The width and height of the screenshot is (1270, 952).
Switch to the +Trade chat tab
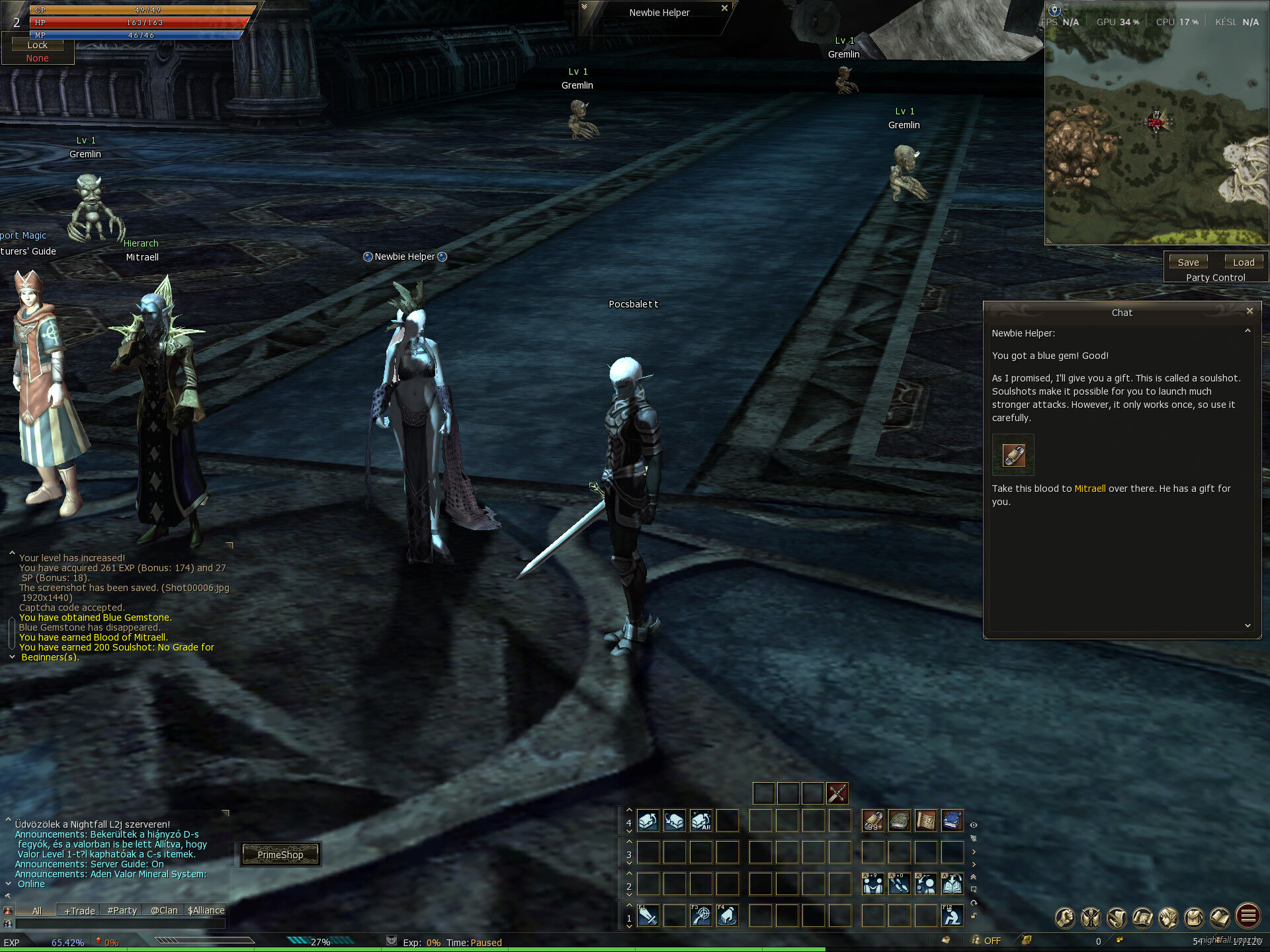click(x=79, y=910)
